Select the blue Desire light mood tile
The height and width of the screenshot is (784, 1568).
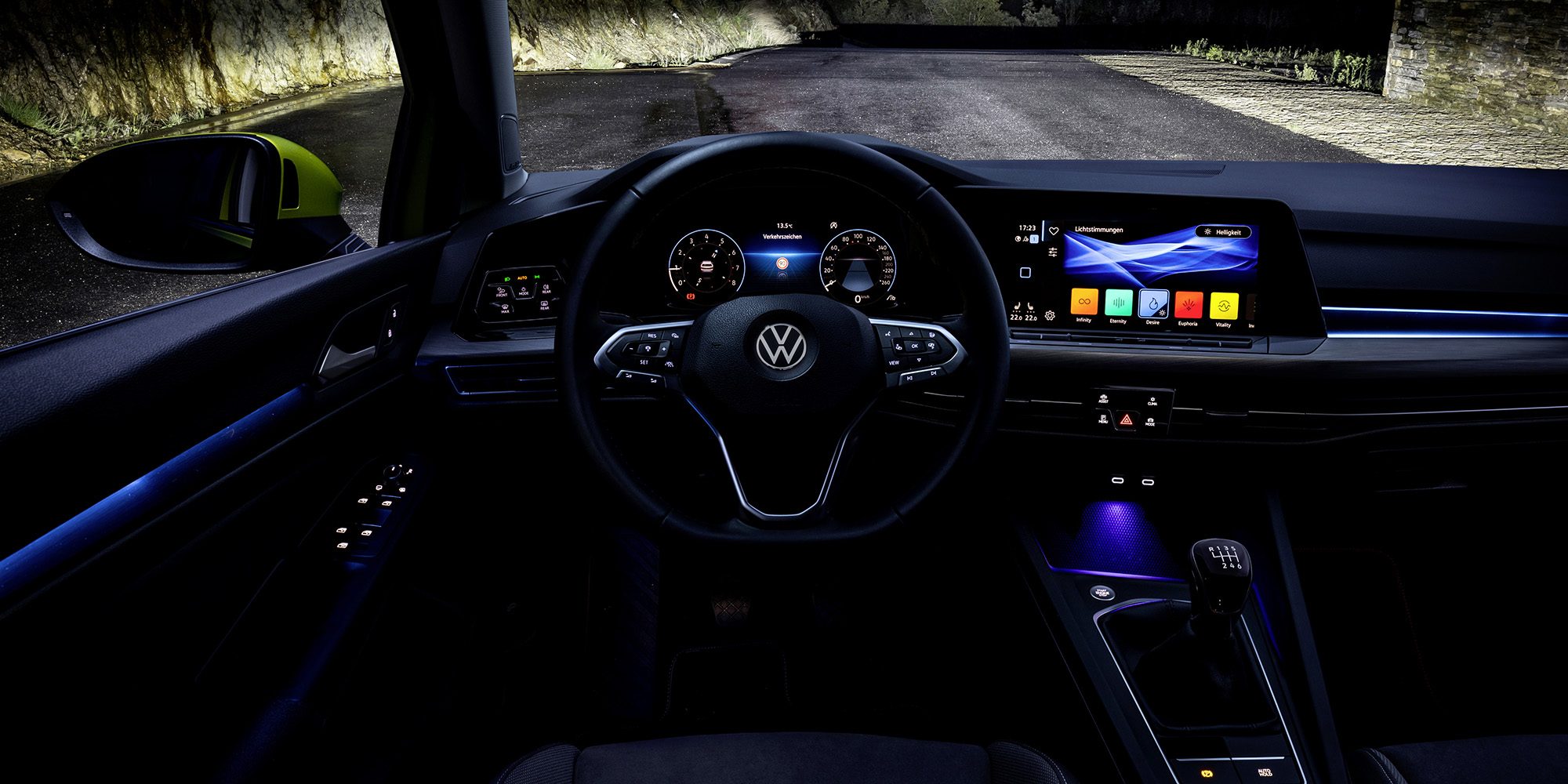click(1153, 303)
